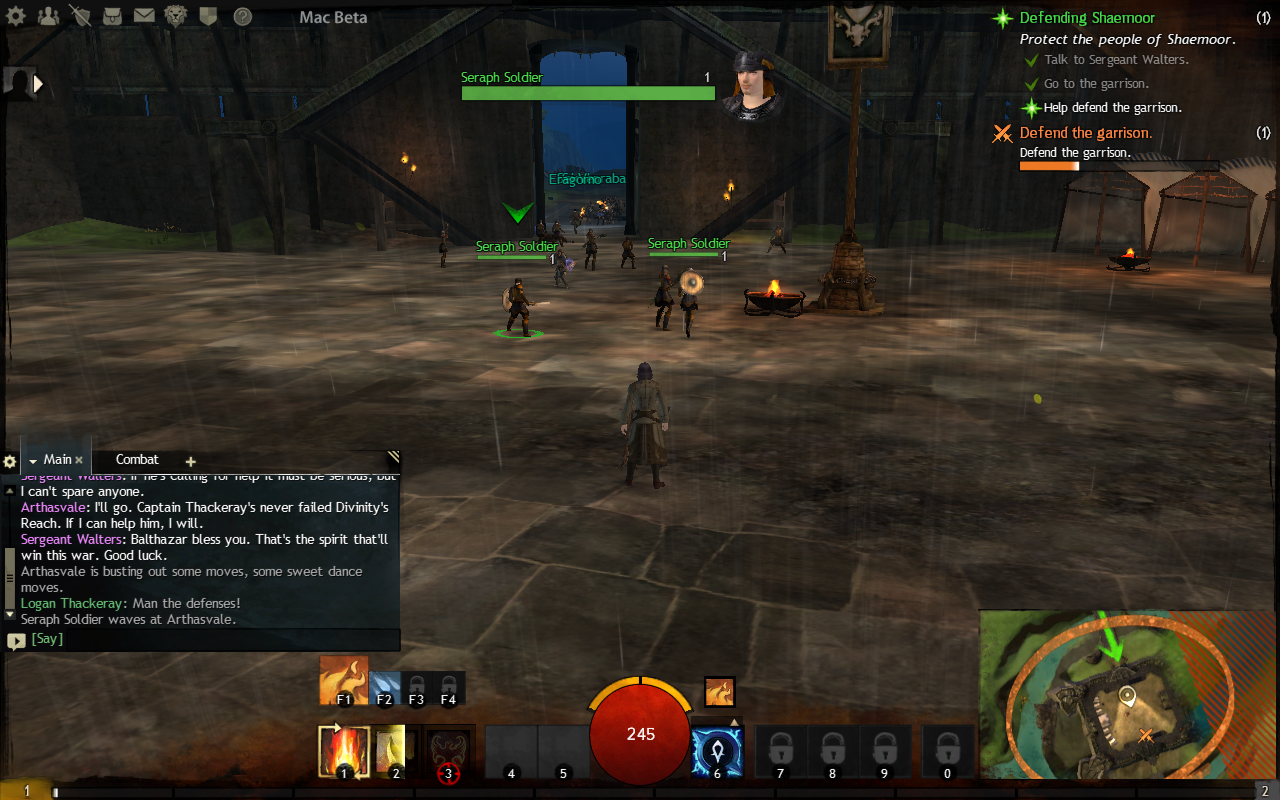Select the Defending Shaemoor quest tracker entry
This screenshot has width=1280, height=800.
pos(1086,18)
